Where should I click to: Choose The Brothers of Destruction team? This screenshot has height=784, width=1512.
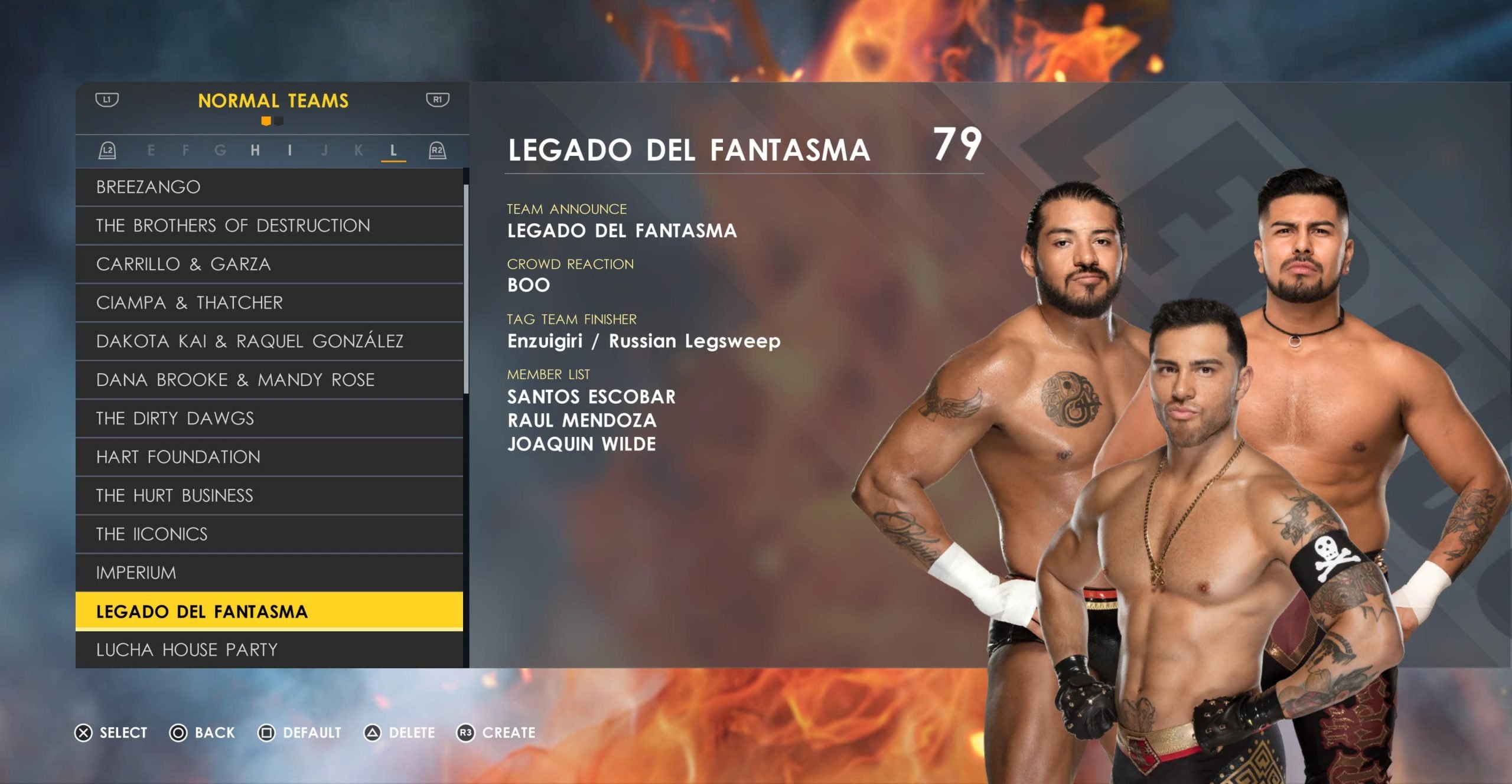click(x=269, y=226)
